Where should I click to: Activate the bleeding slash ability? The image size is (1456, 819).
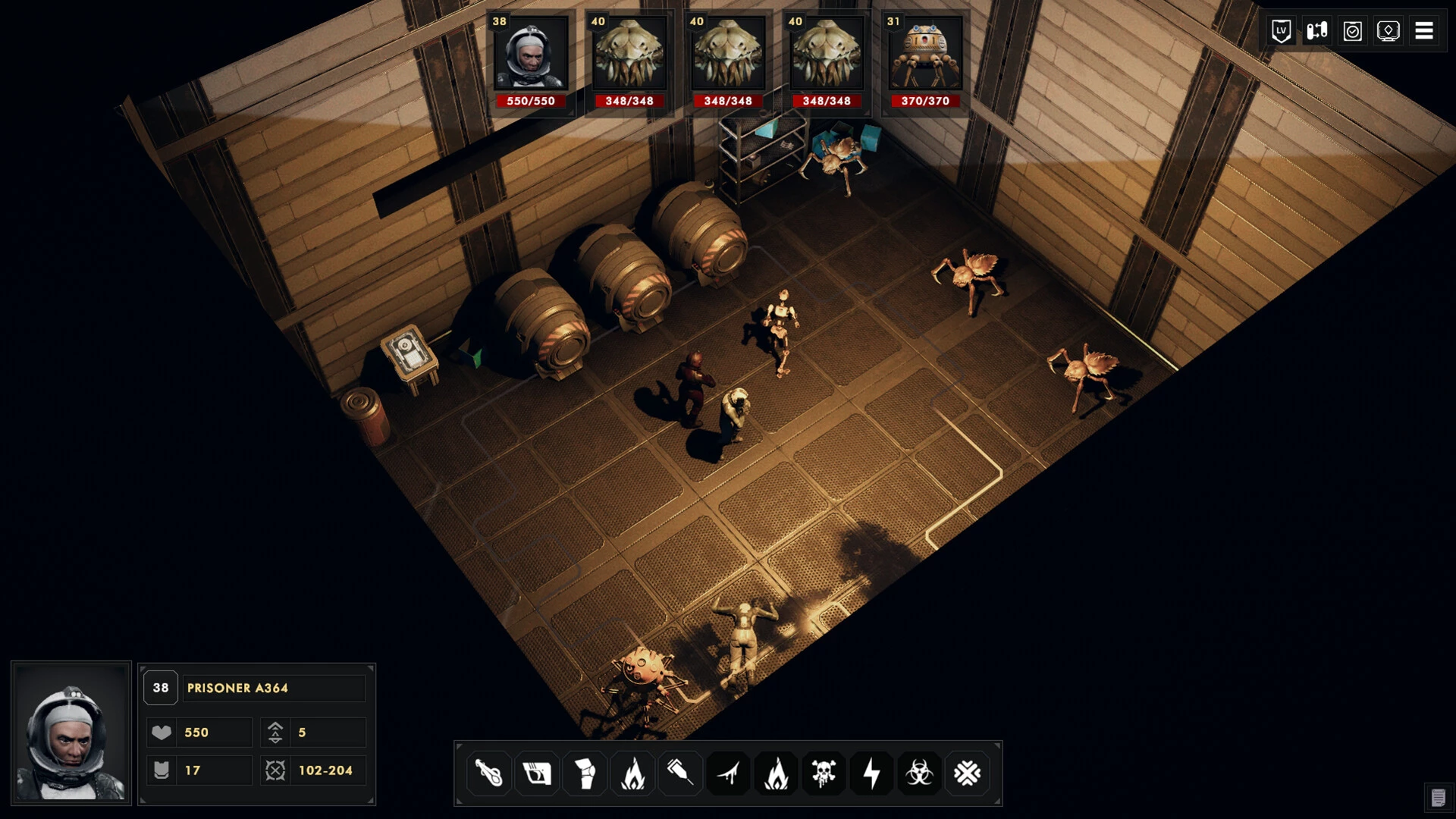[729, 773]
